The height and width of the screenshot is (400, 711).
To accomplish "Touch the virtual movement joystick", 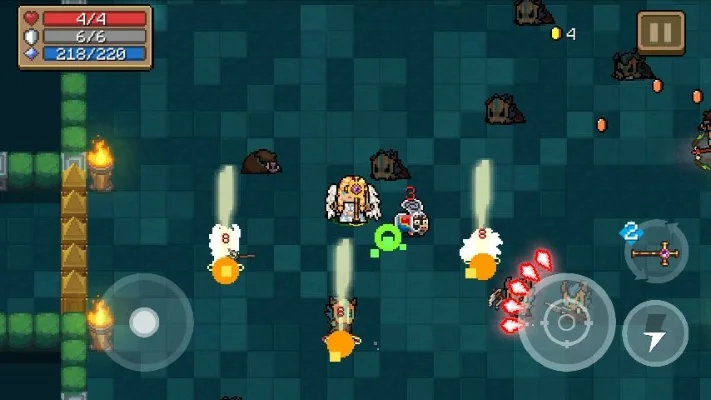I will click(x=145, y=322).
